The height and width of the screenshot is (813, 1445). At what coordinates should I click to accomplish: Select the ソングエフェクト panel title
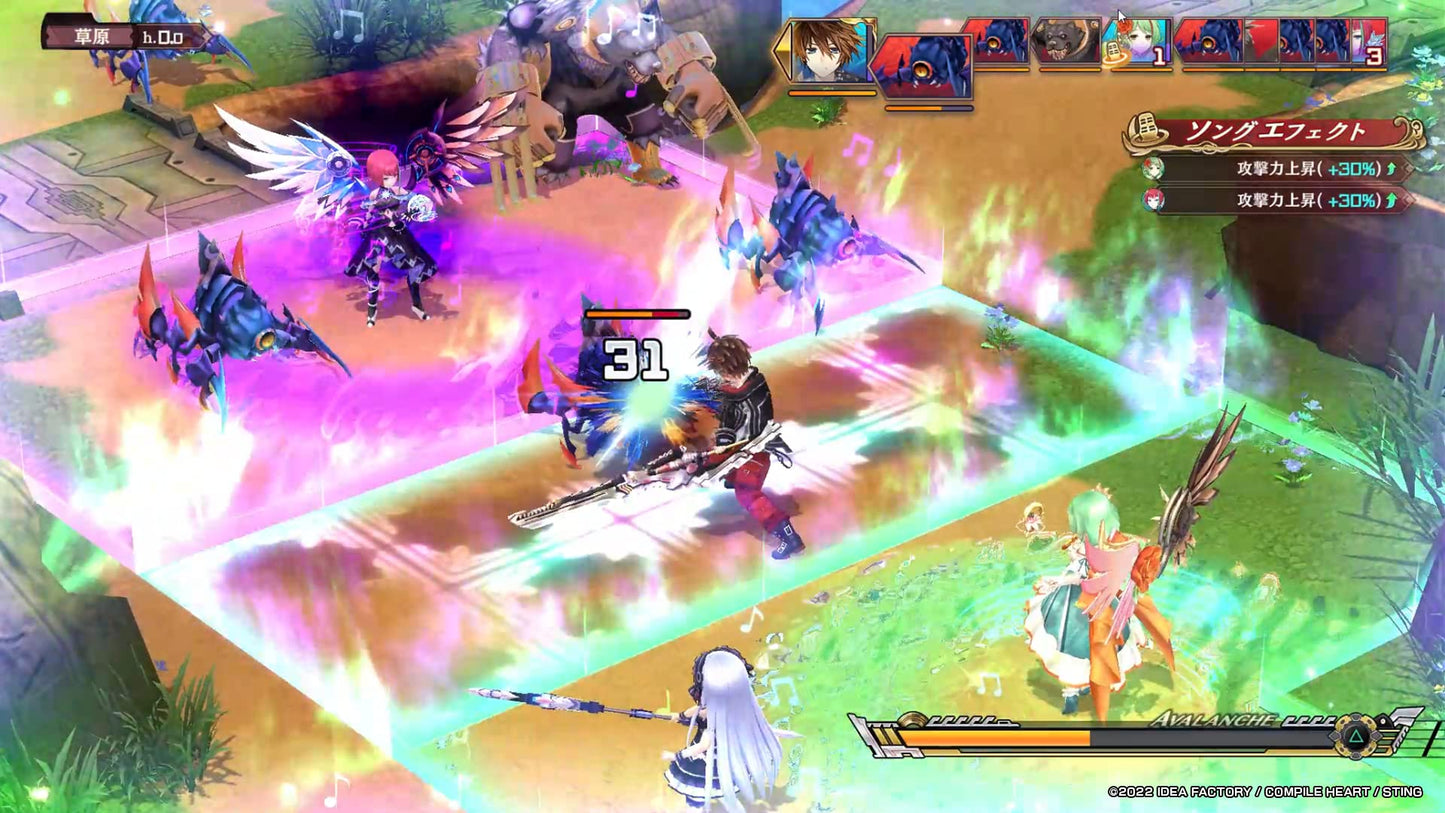[1277, 129]
